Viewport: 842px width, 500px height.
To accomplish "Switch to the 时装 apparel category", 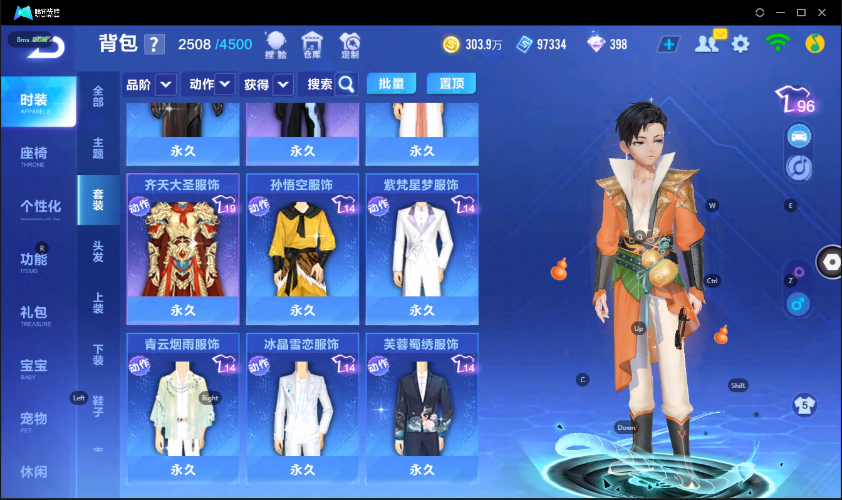I will pyautogui.click(x=38, y=101).
